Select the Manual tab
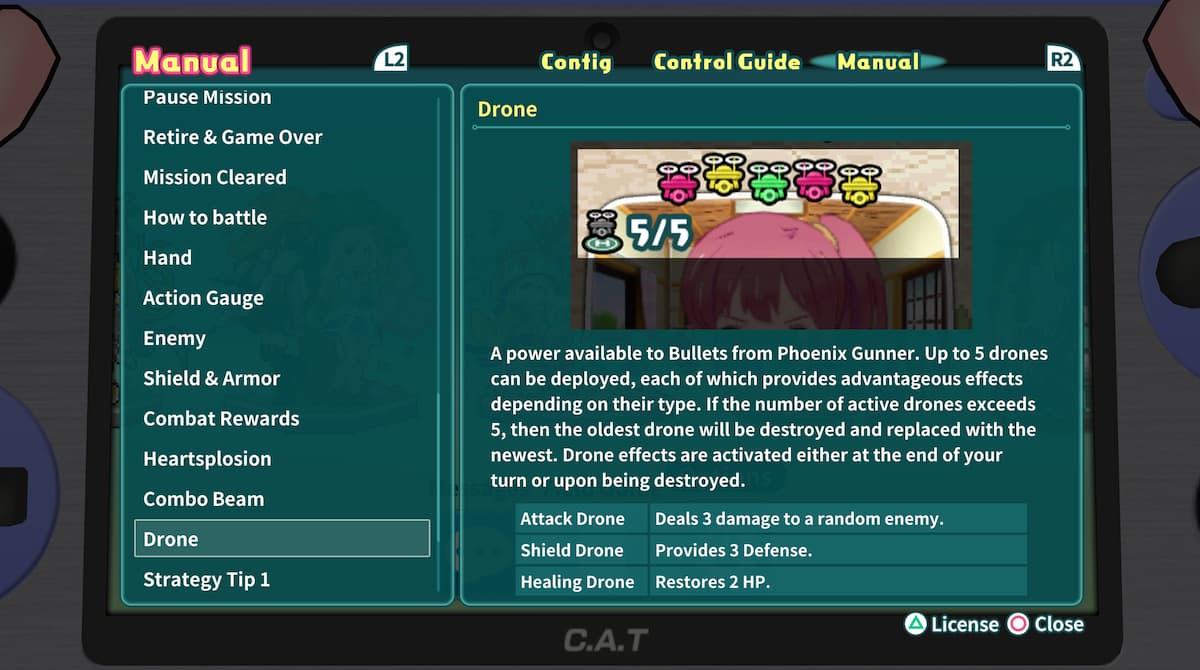This screenshot has width=1200, height=670. tap(878, 62)
